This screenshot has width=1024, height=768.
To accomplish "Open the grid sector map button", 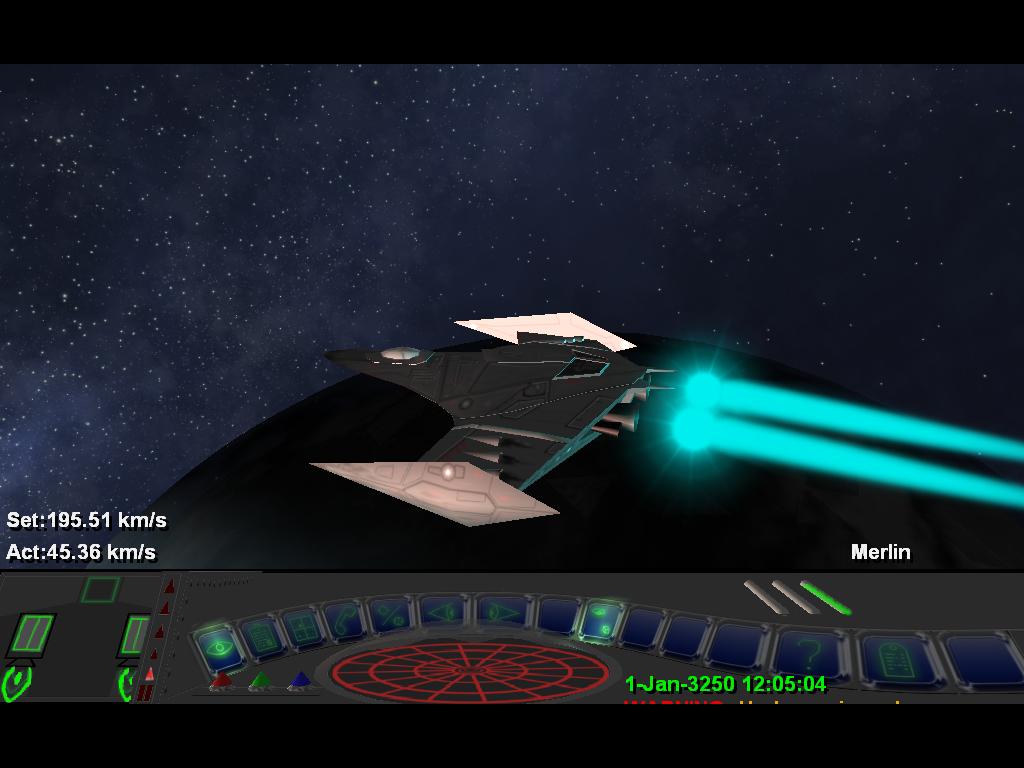I will point(302,627).
